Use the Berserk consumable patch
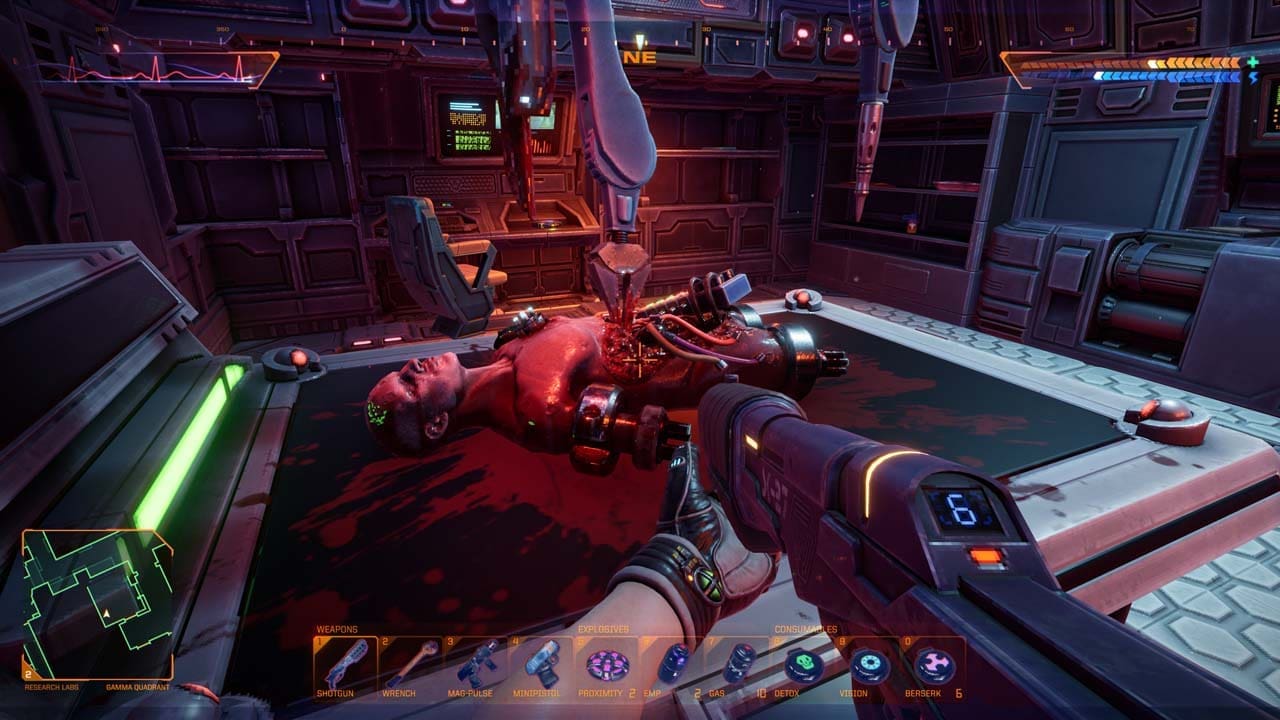The image size is (1280, 720). tap(934, 664)
